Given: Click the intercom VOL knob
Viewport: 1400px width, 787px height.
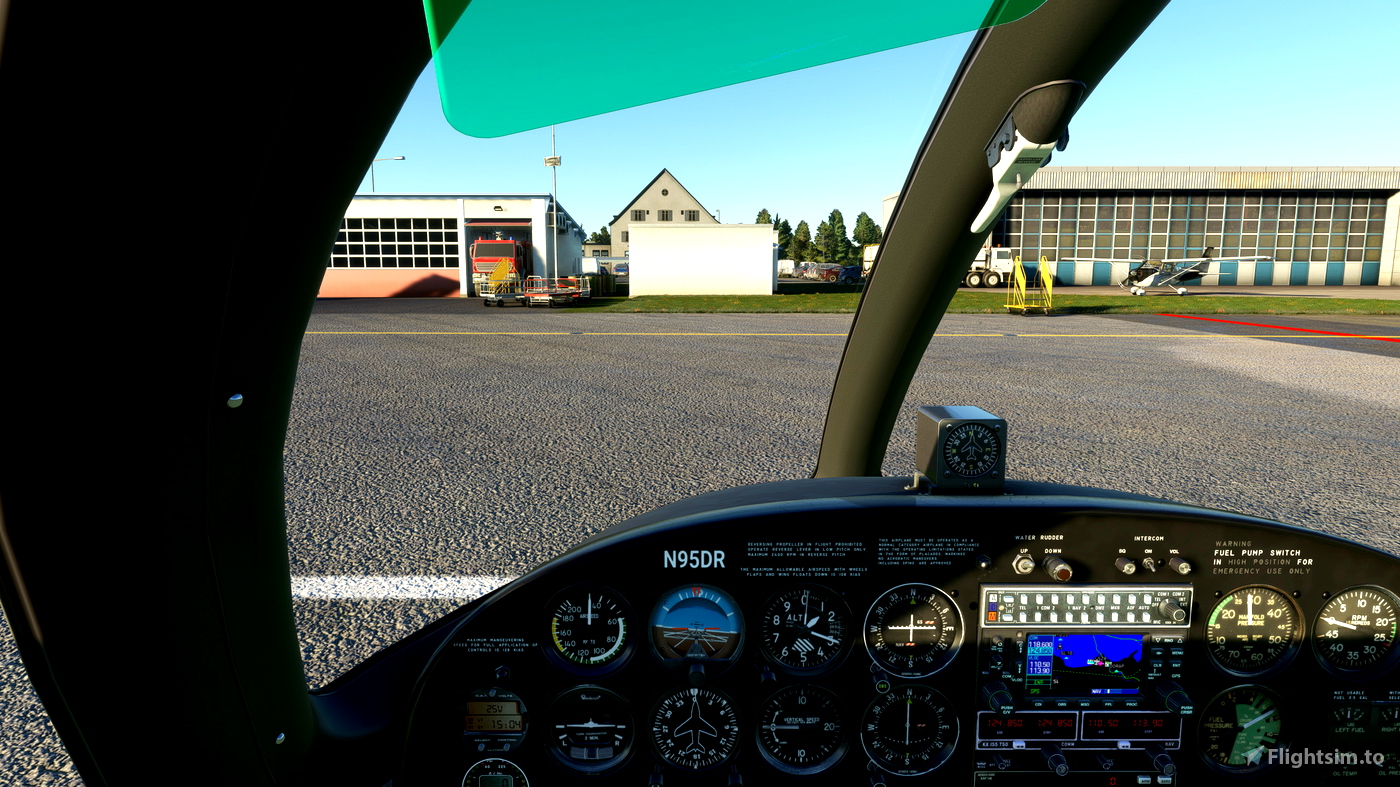Looking at the screenshot, I should tap(1180, 566).
